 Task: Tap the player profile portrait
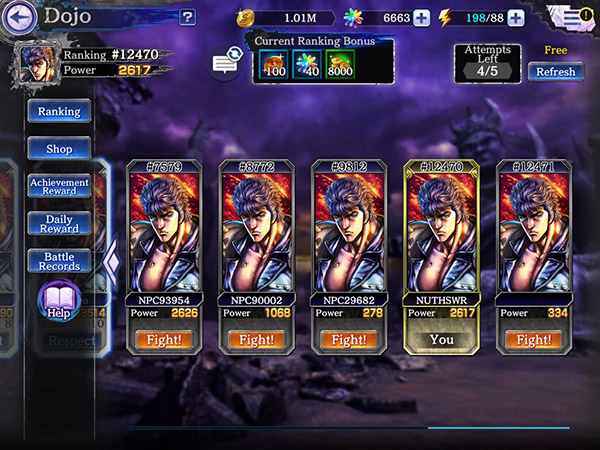pyautogui.click(x=34, y=64)
